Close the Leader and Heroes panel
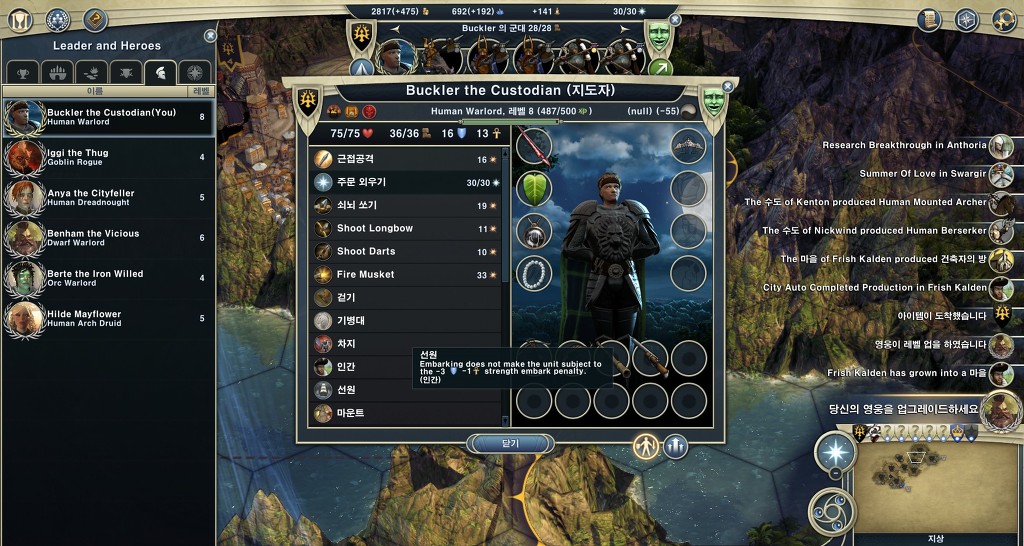 pyautogui.click(x=210, y=36)
